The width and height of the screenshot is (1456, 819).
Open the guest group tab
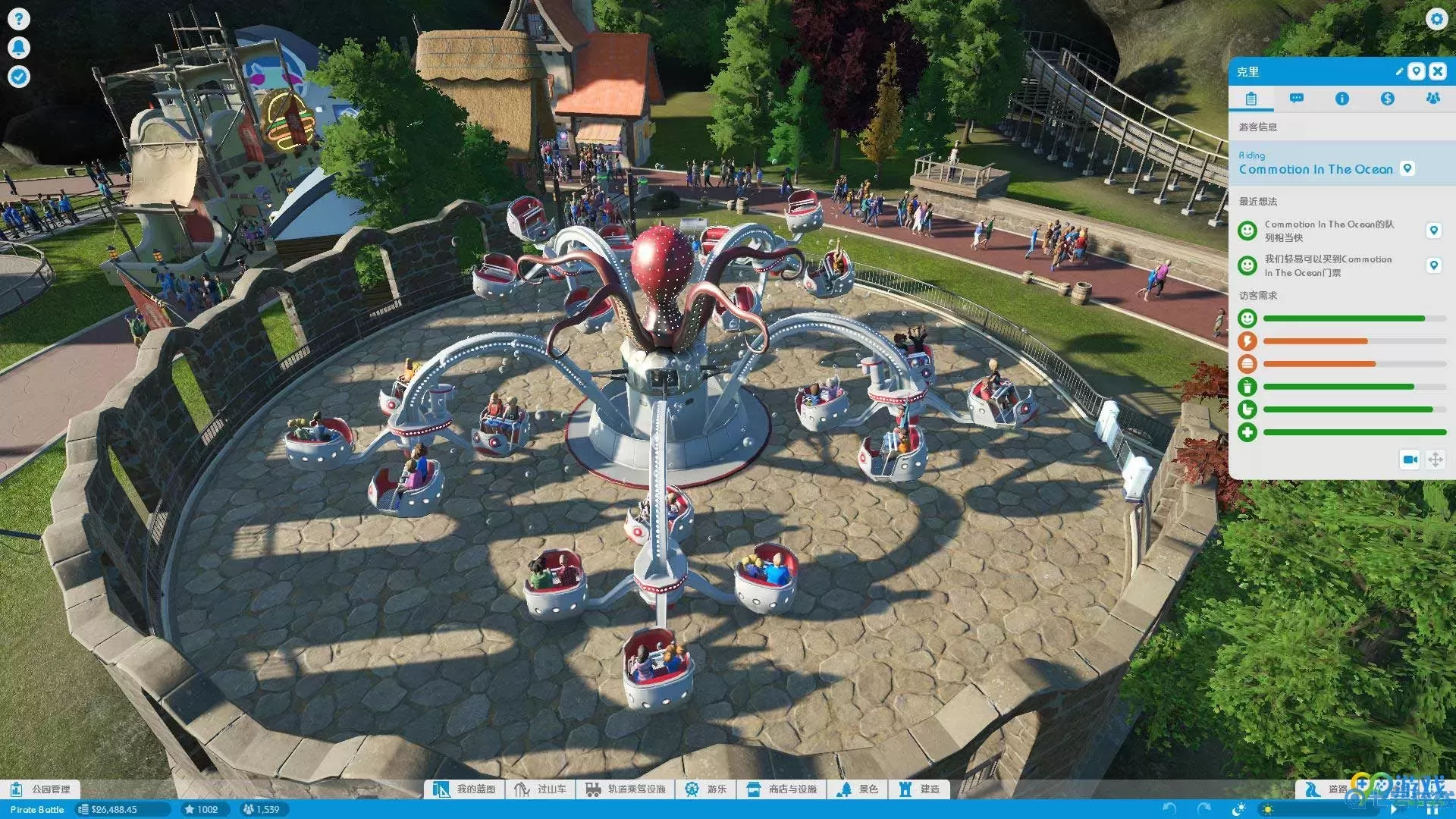pyautogui.click(x=1432, y=99)
